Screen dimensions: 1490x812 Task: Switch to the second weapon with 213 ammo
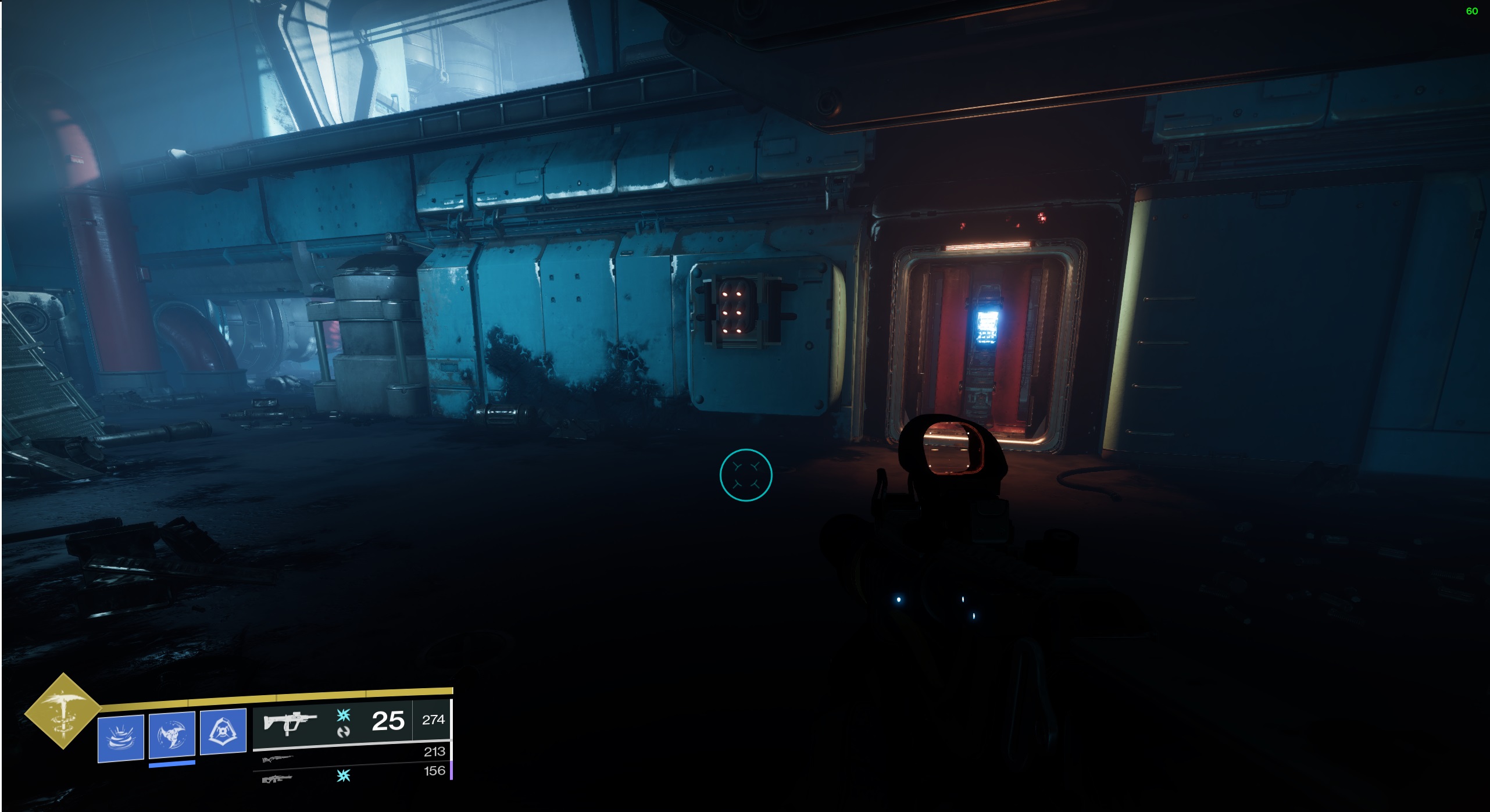[x=278, y=759]
